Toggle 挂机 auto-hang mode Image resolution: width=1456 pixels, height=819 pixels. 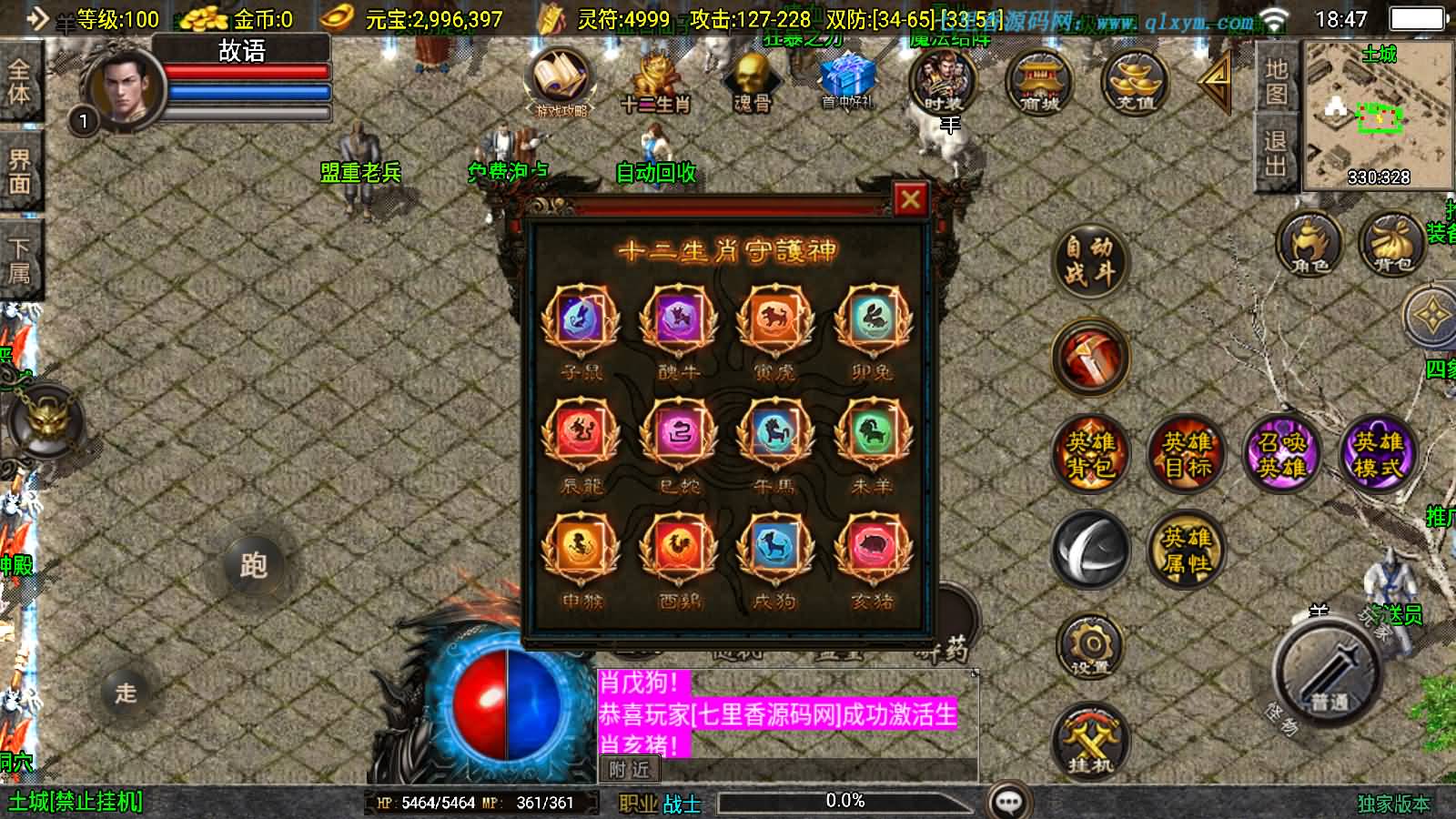coord(1089,746)
